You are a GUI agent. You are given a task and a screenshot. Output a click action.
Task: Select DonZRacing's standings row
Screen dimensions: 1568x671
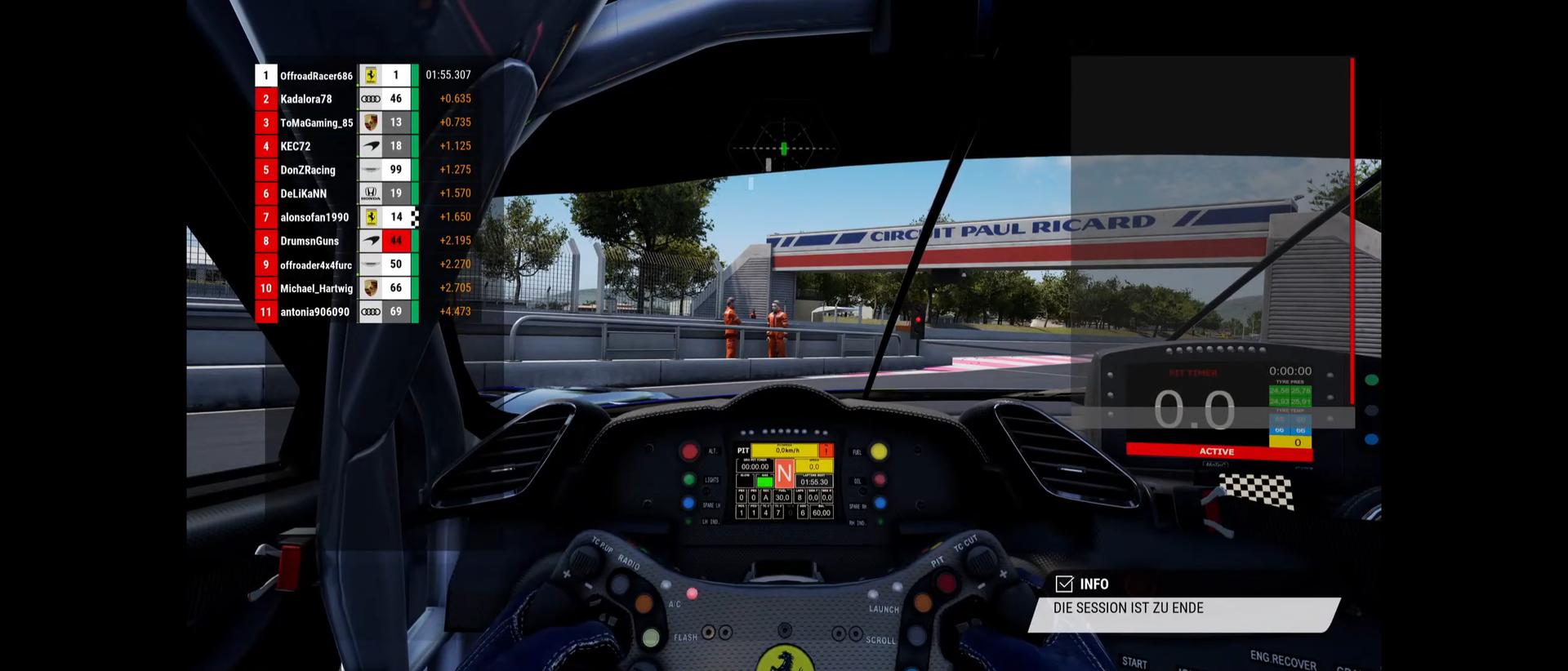(x=308, y=170)
